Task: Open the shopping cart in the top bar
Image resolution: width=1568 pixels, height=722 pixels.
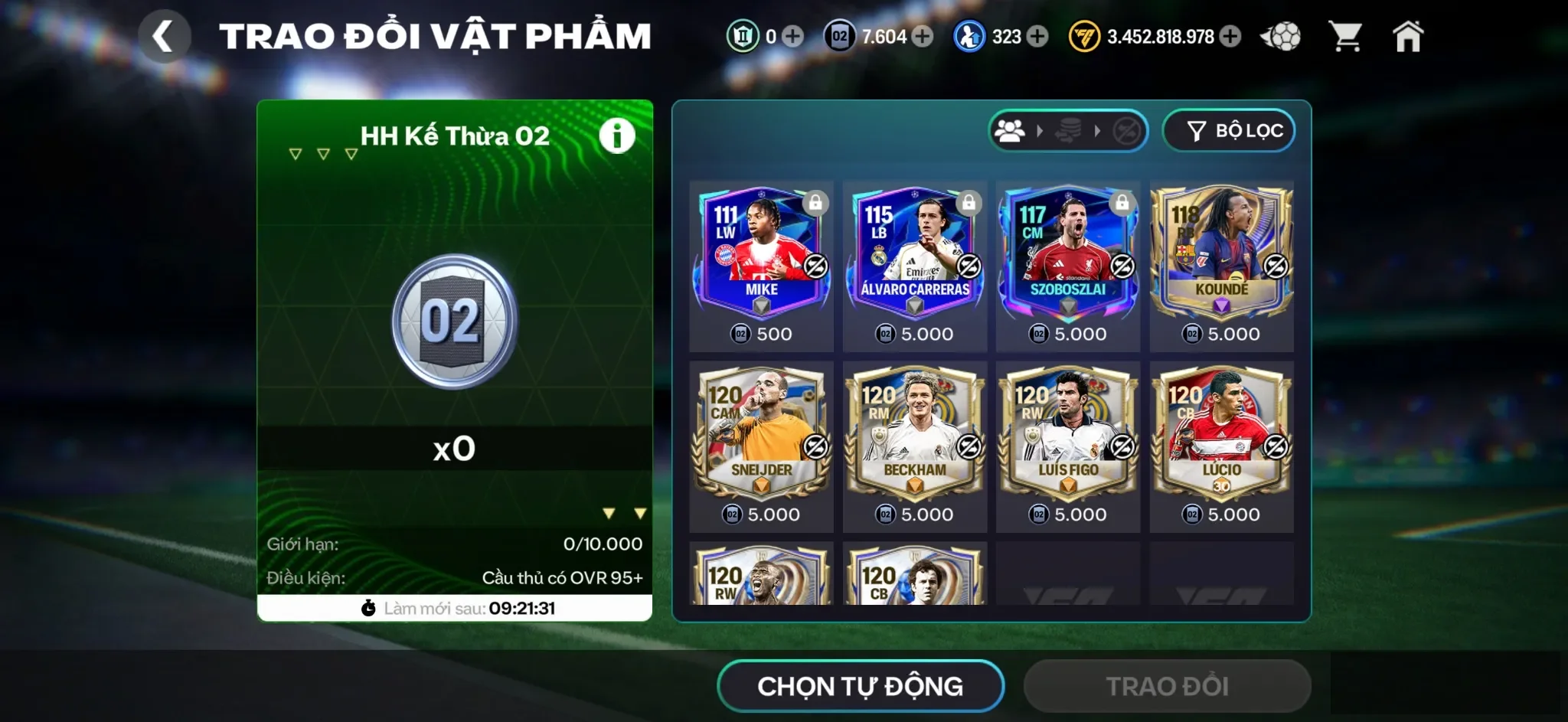Action: pos(1348,36)
